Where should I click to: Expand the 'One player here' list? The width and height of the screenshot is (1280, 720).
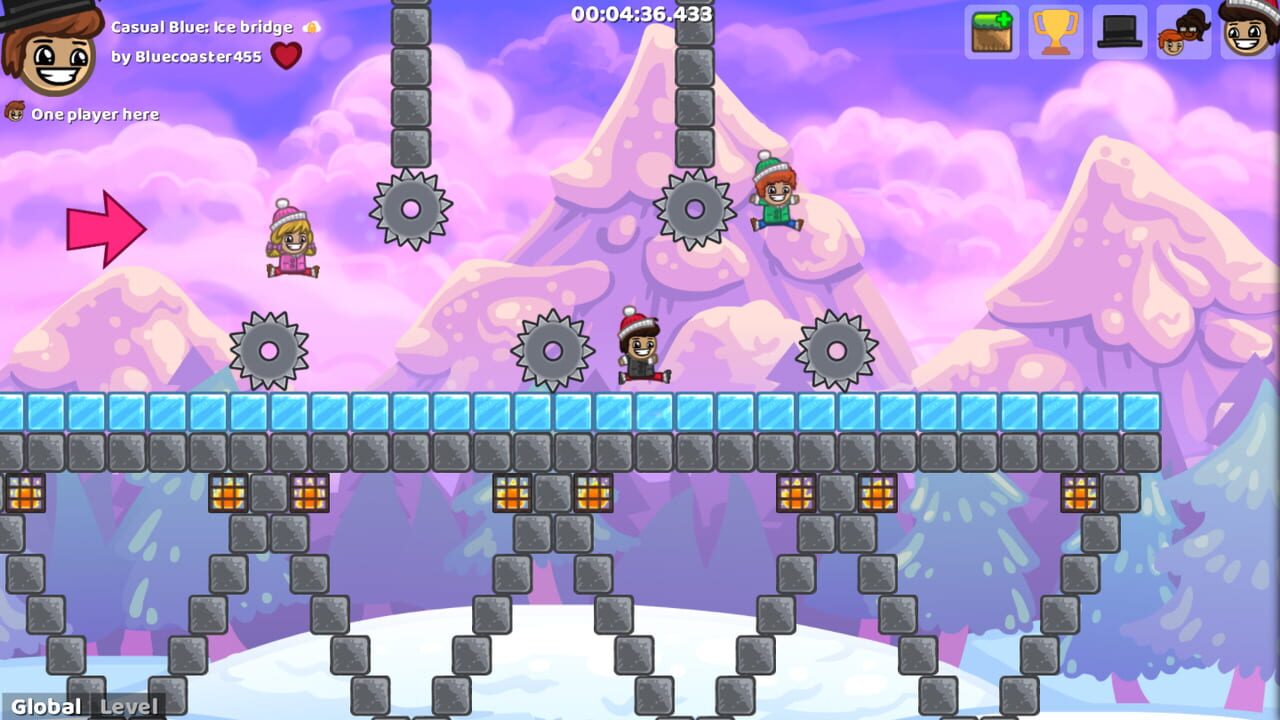coord(95,114)
